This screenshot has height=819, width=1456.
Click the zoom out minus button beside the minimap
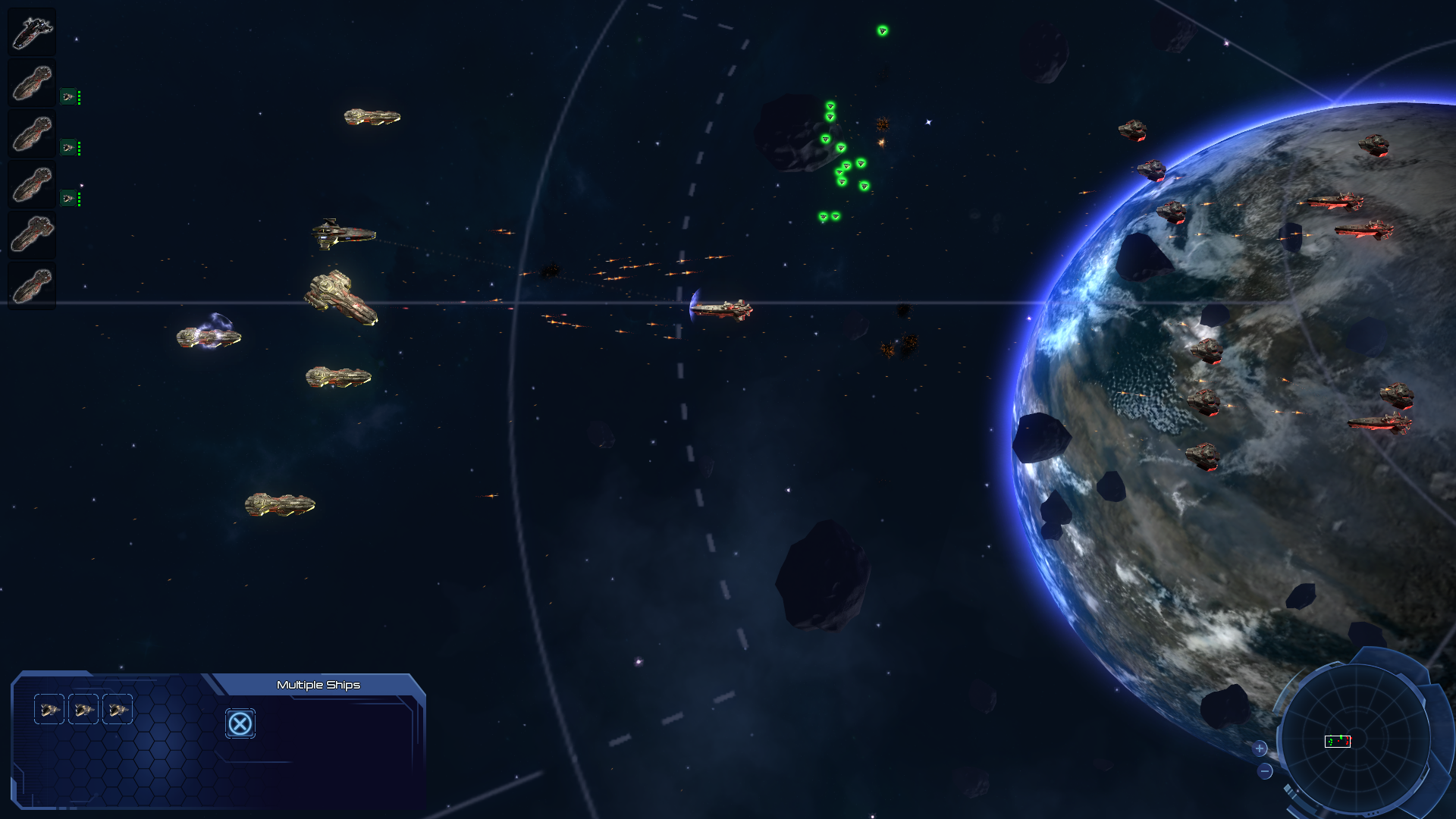(x=1266, y=771)
